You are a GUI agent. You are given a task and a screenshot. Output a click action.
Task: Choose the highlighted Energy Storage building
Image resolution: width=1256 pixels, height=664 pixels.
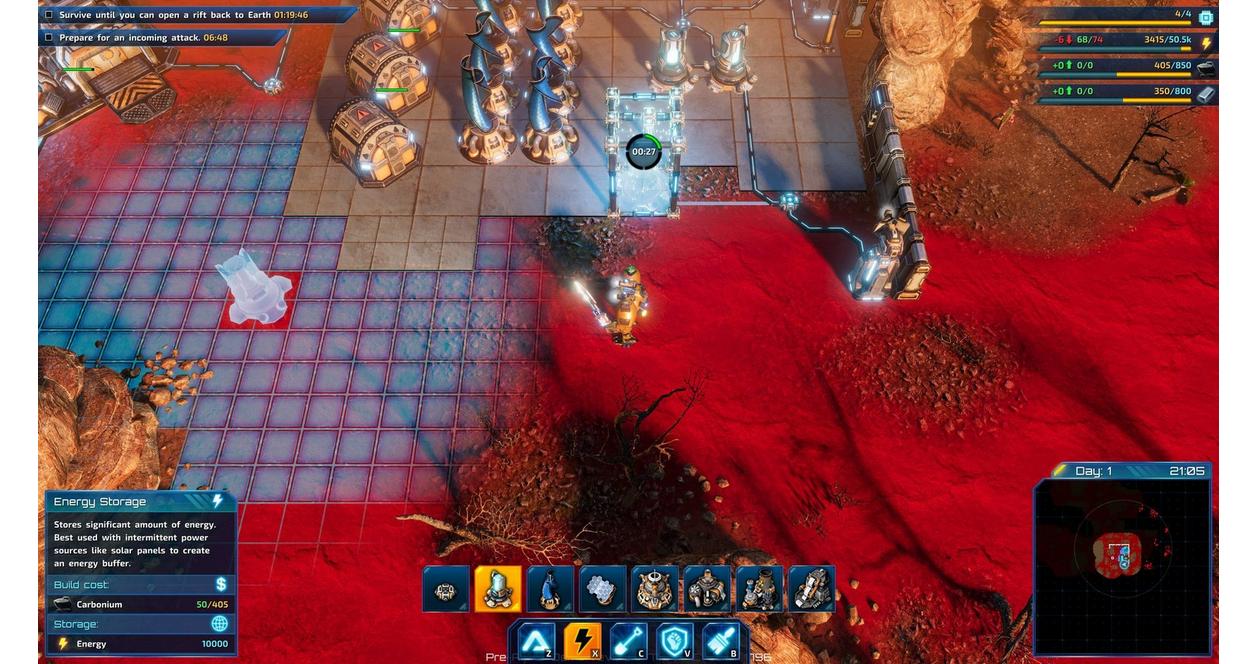[x=498, y=590]
